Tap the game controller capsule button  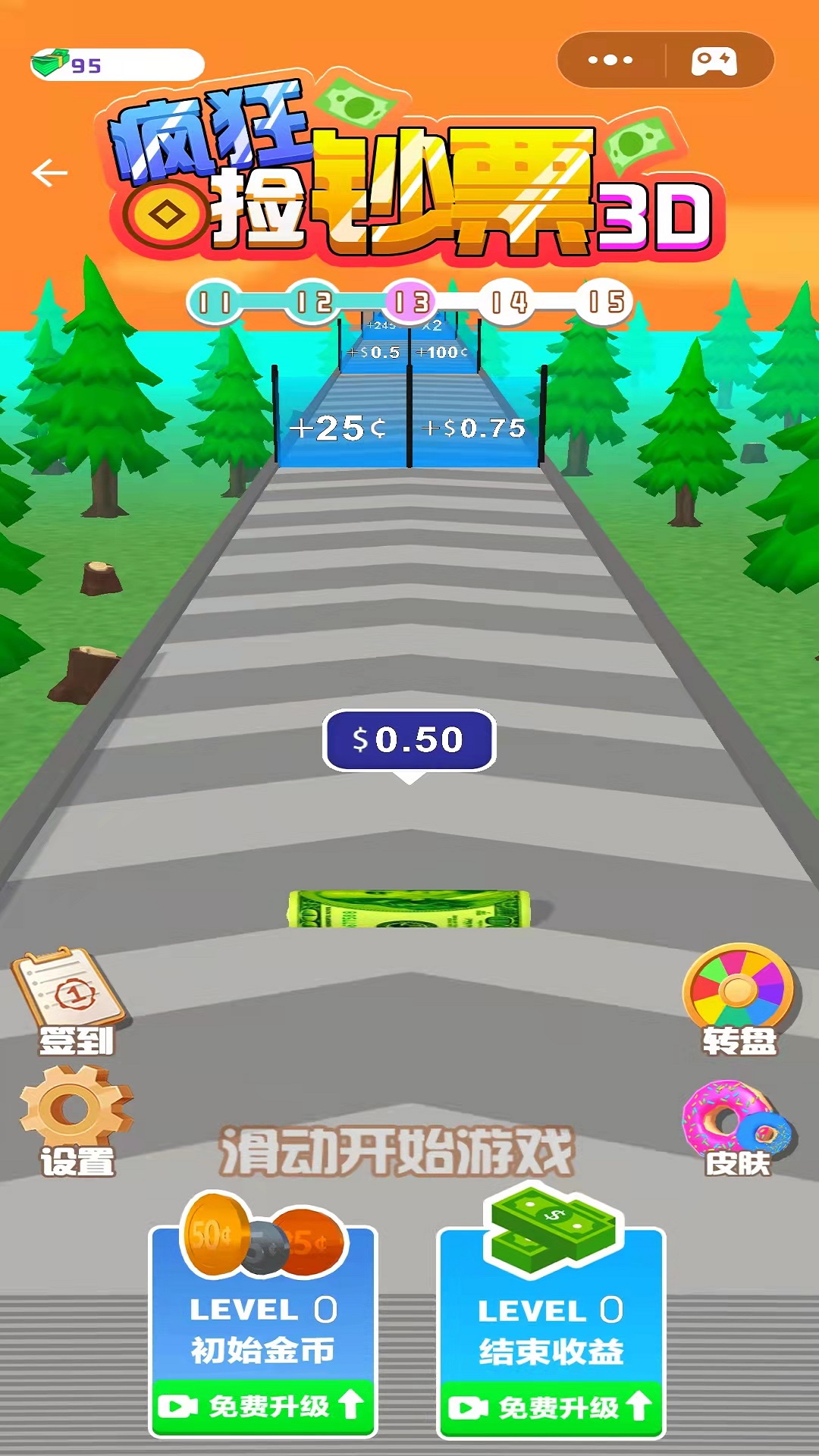[x=714, y=61]
